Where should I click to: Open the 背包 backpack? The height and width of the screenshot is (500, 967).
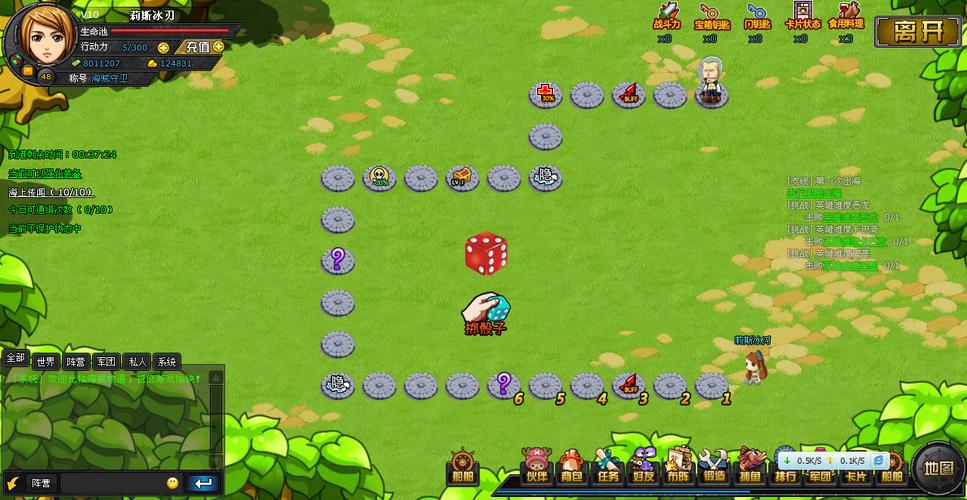click(x=571, y=468)
